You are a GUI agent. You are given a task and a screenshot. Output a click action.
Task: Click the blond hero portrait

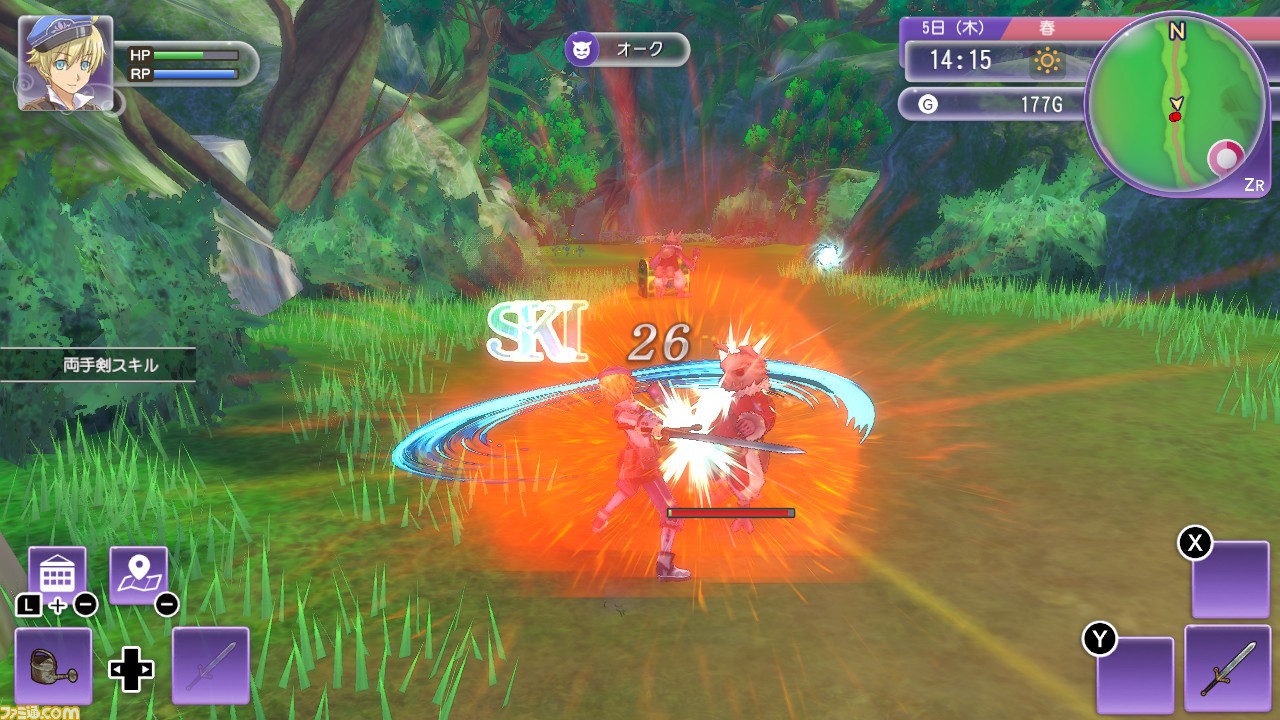65,62
